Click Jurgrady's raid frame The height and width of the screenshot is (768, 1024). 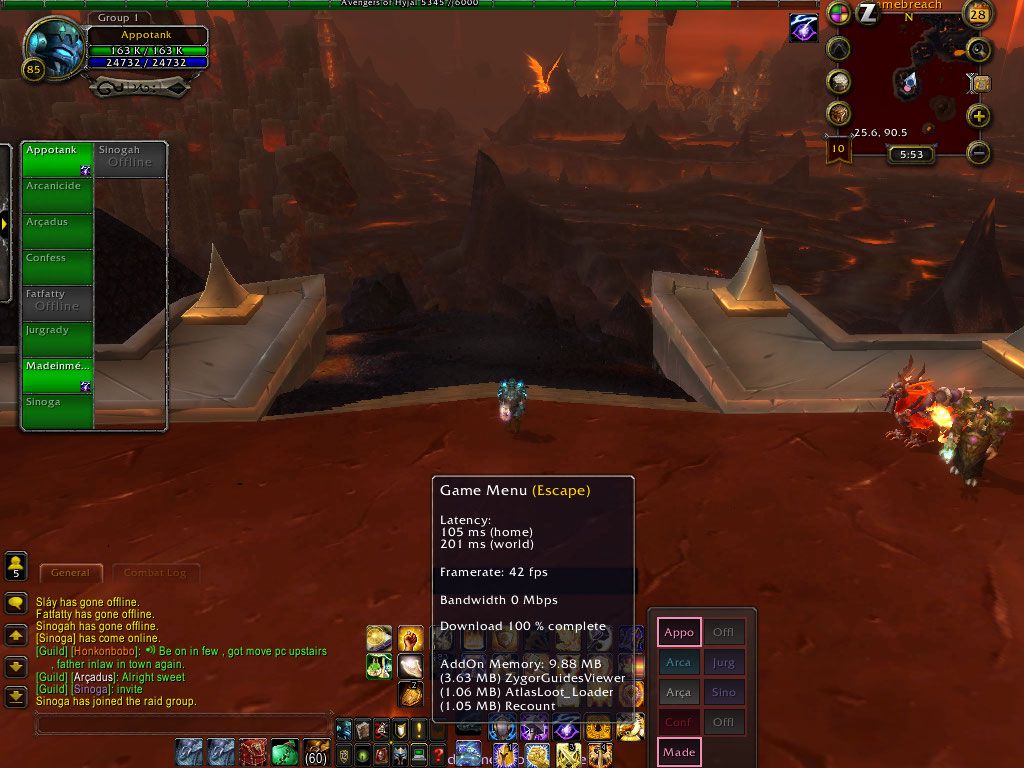58,340
